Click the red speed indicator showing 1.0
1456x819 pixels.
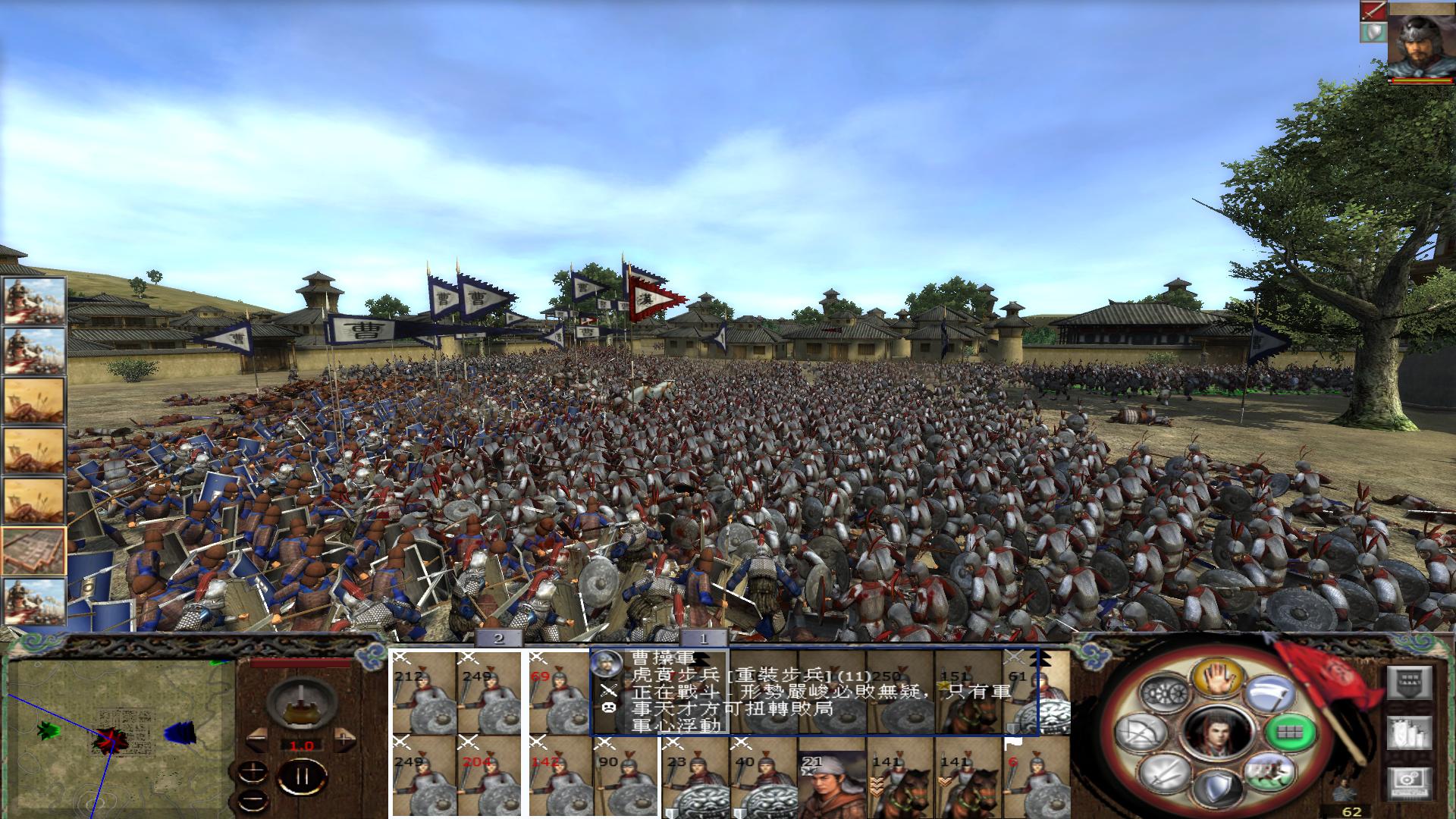[x=302, y=745]
